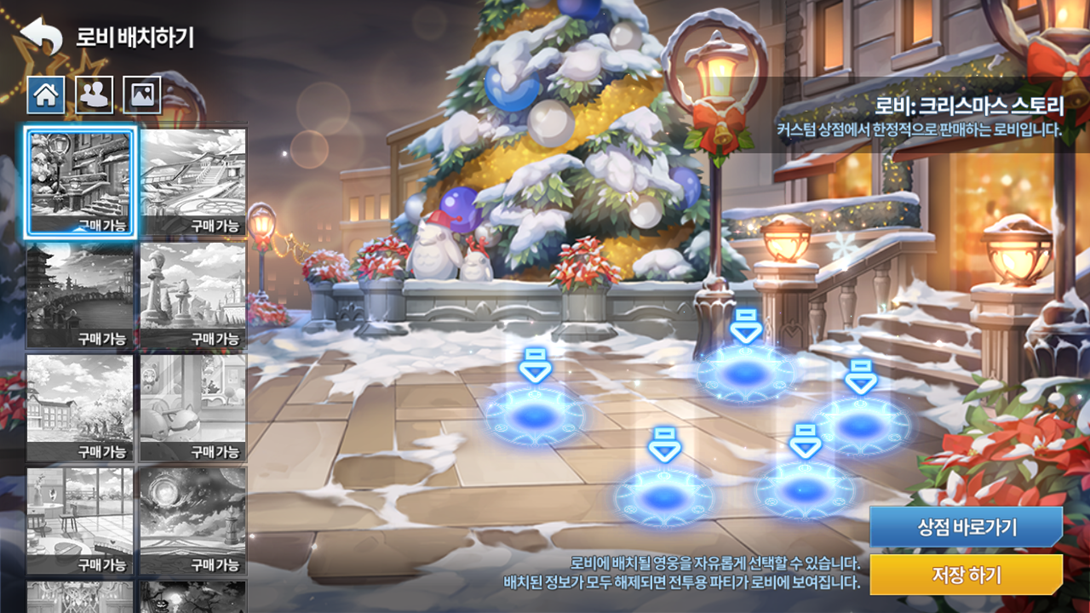Switch to the home lobby tab
The image size is (1090, 613).
click(x=46, y=95)
